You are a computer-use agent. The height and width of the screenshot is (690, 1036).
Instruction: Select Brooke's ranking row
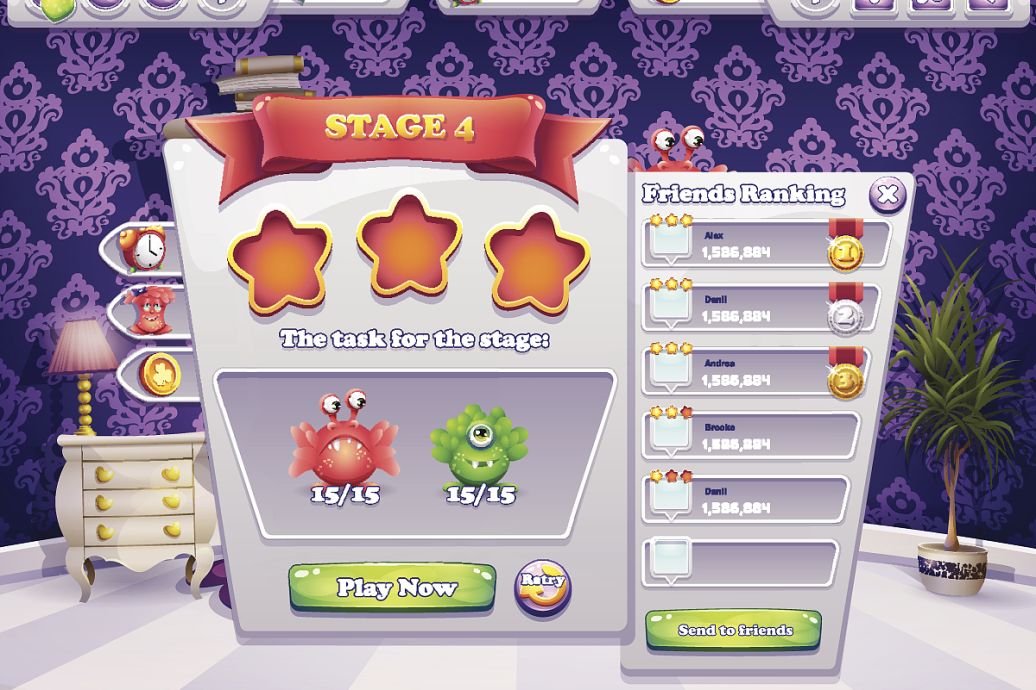750,434
